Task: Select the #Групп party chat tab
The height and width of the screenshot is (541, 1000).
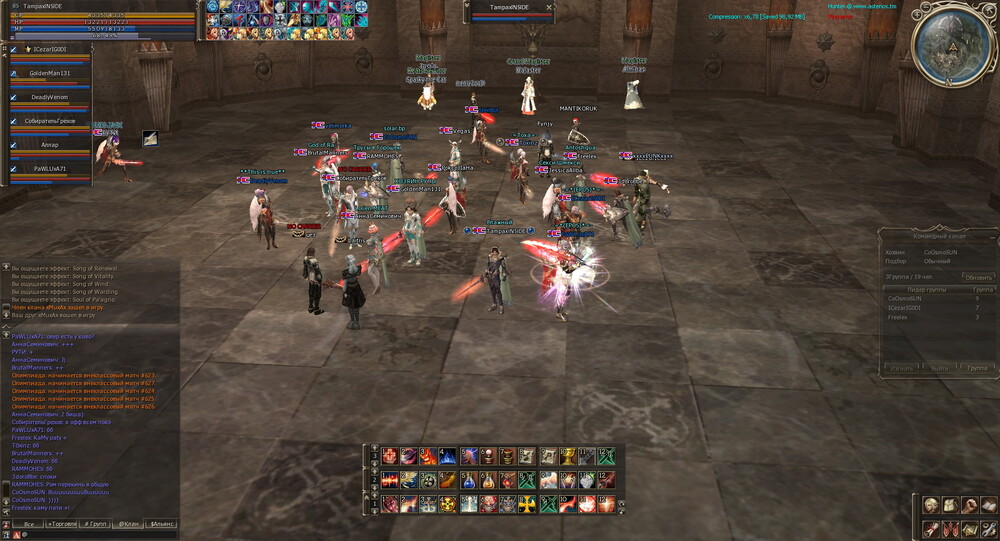Action: pyautogui.click(x=96, y=524)
